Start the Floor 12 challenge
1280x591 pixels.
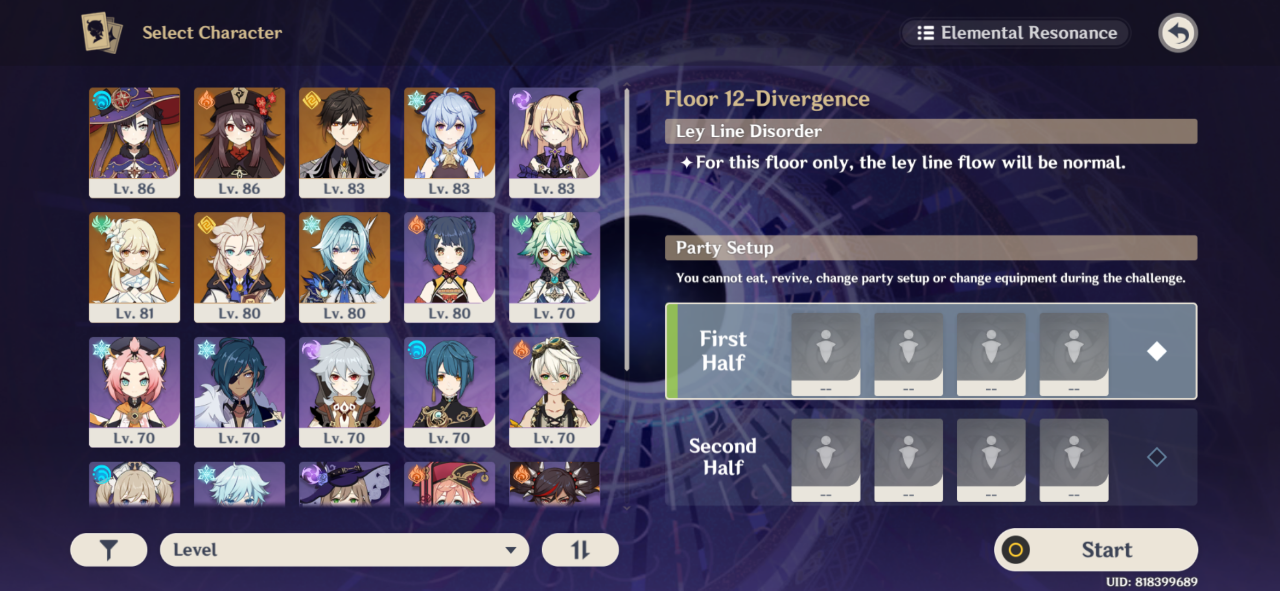point(1096,550)
